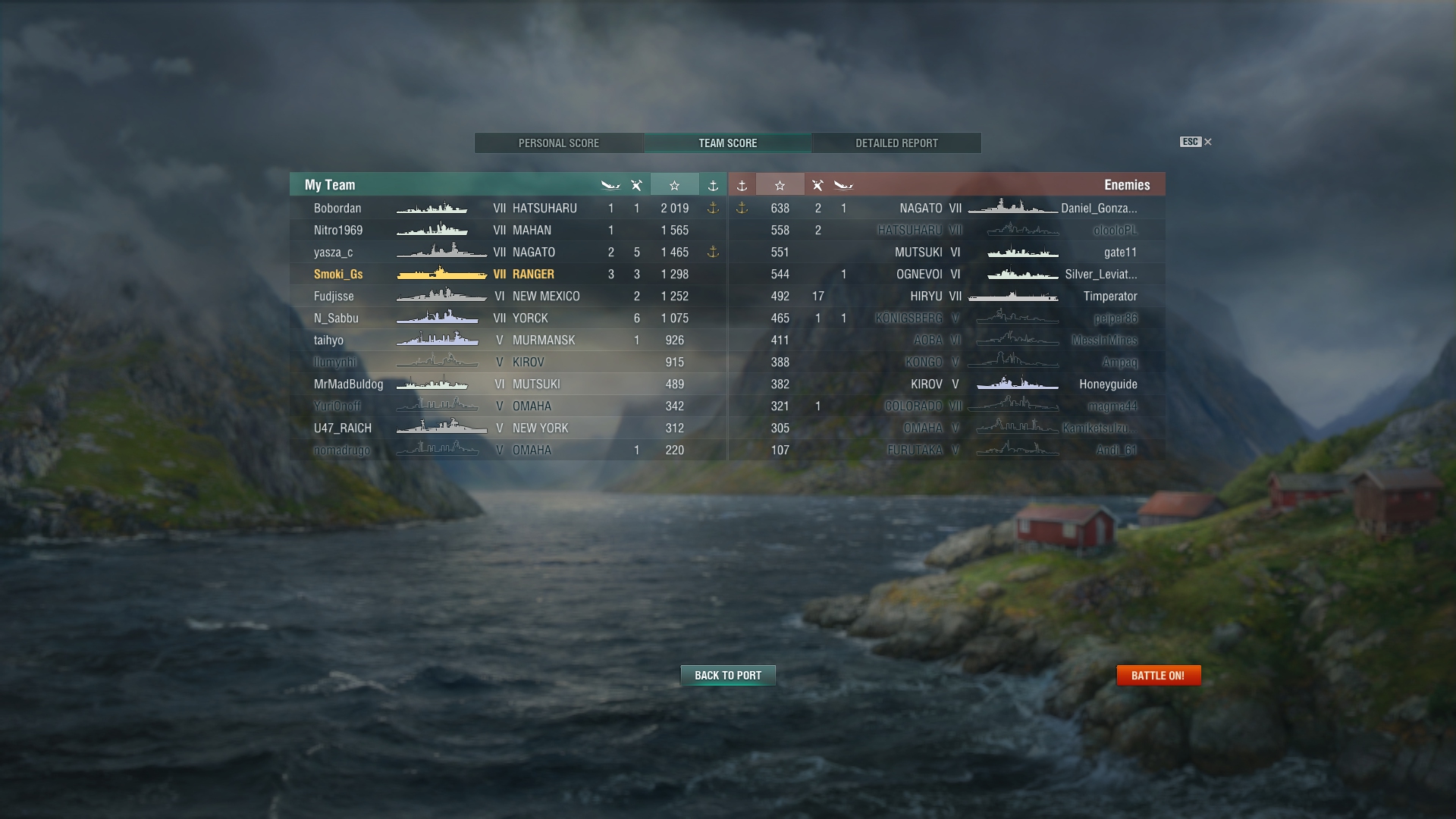This screenshot has width=1456, height=819.
Task: Click enemy Timperator's Hiryu row
Action: (946, 297)
